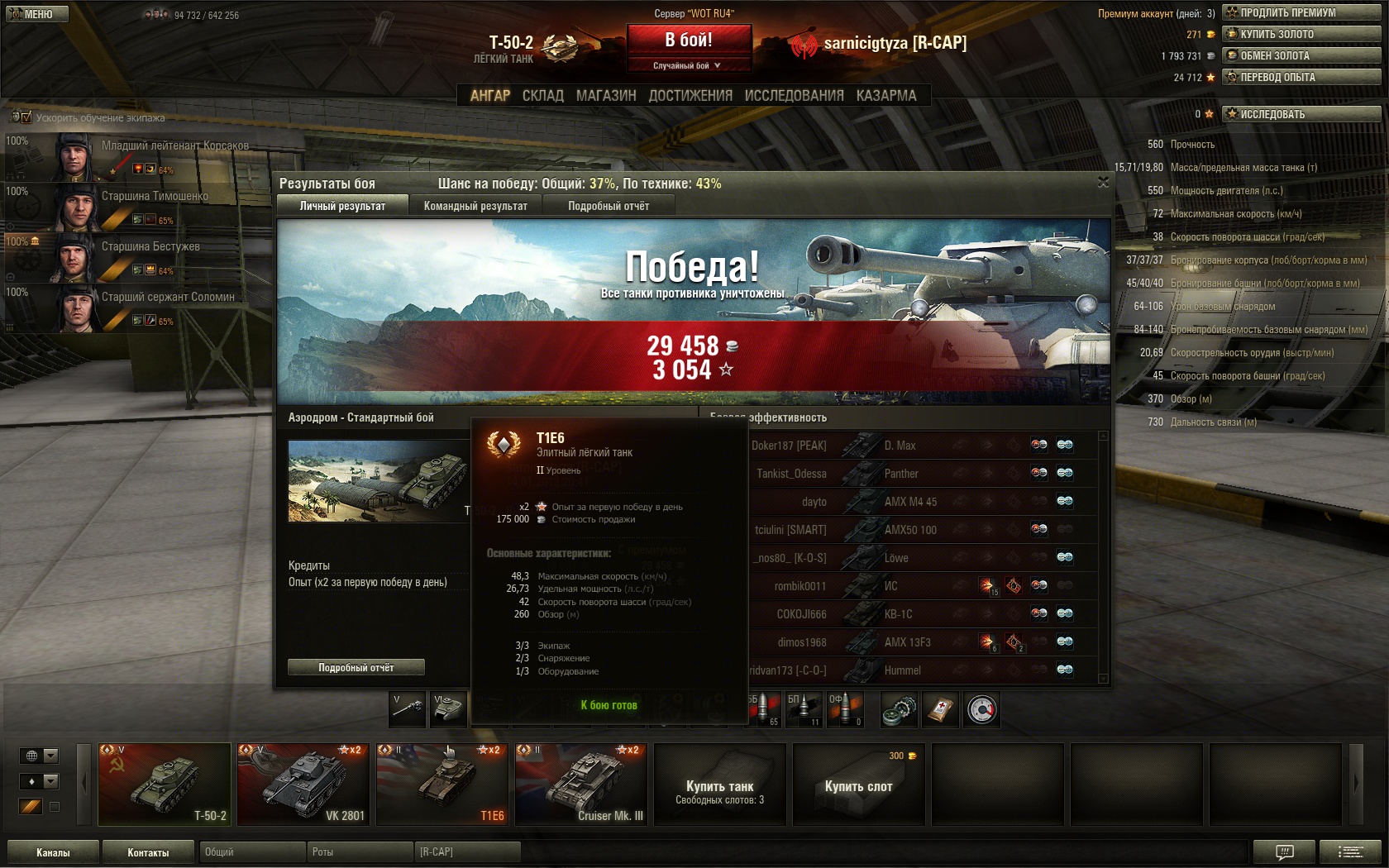Open the ИССЛЕДОВАНИЯ section
Image resolution: width=1389 pixels, height=868 pixels.
point(794,96)
